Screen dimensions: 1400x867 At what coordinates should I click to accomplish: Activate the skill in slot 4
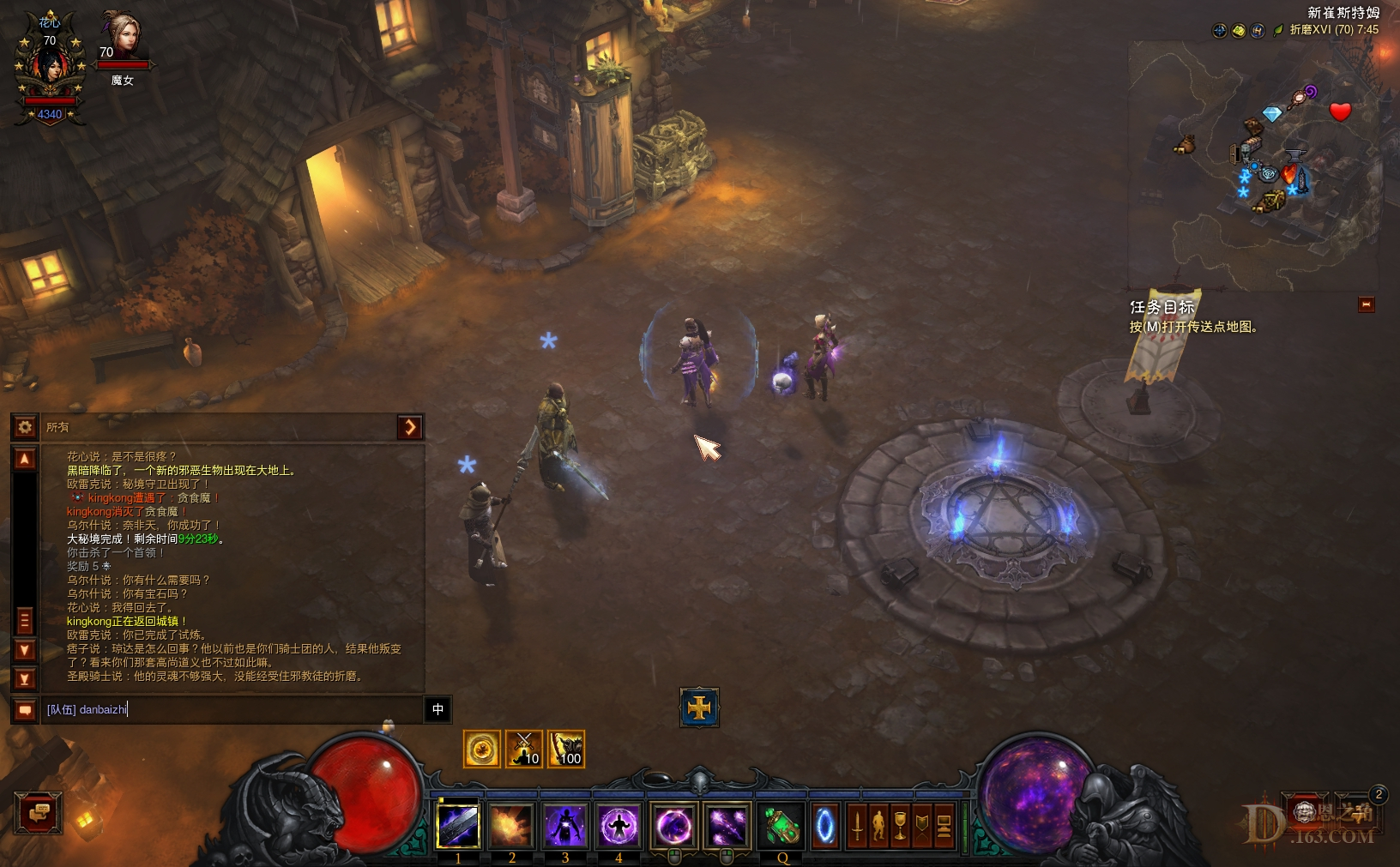click(x=619, y=825)
